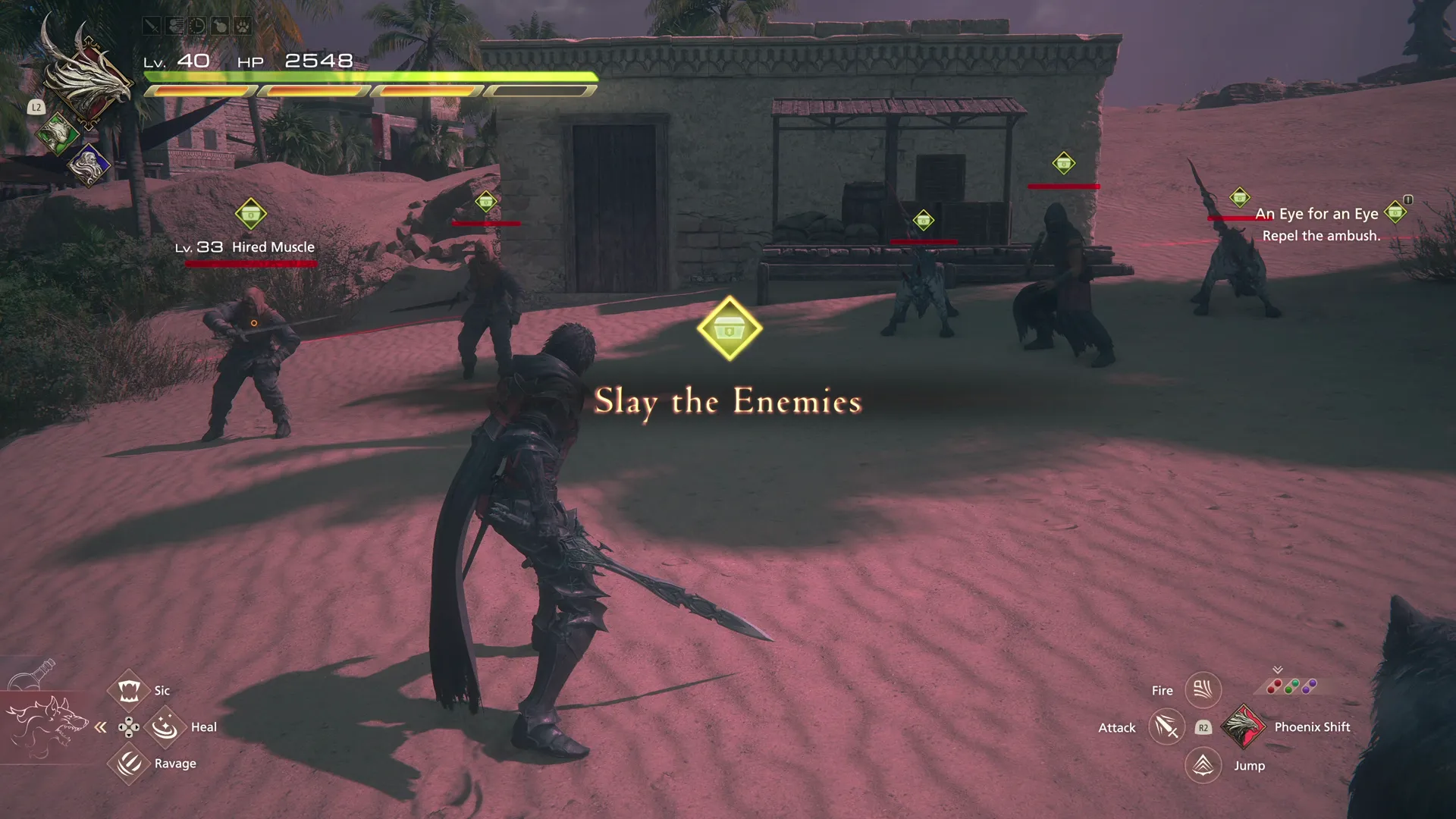
Task: Select the crossed-sword status icon top left
Action: coord(151,27)
